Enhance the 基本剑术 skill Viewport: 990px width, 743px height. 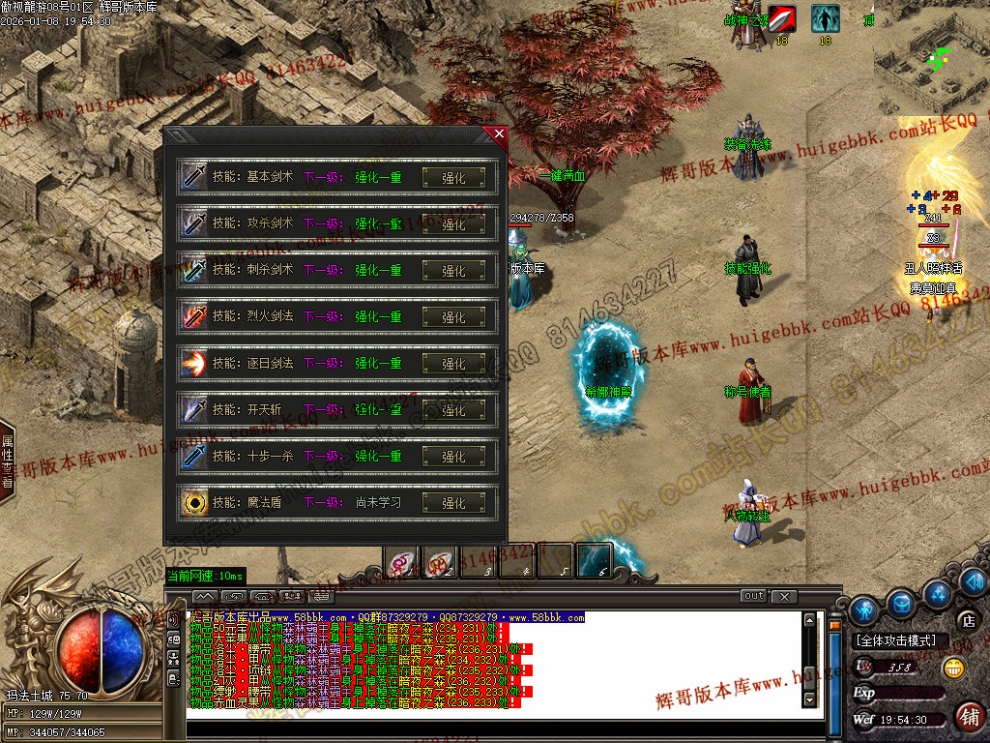pyautogui.click(x=454, y=178)
